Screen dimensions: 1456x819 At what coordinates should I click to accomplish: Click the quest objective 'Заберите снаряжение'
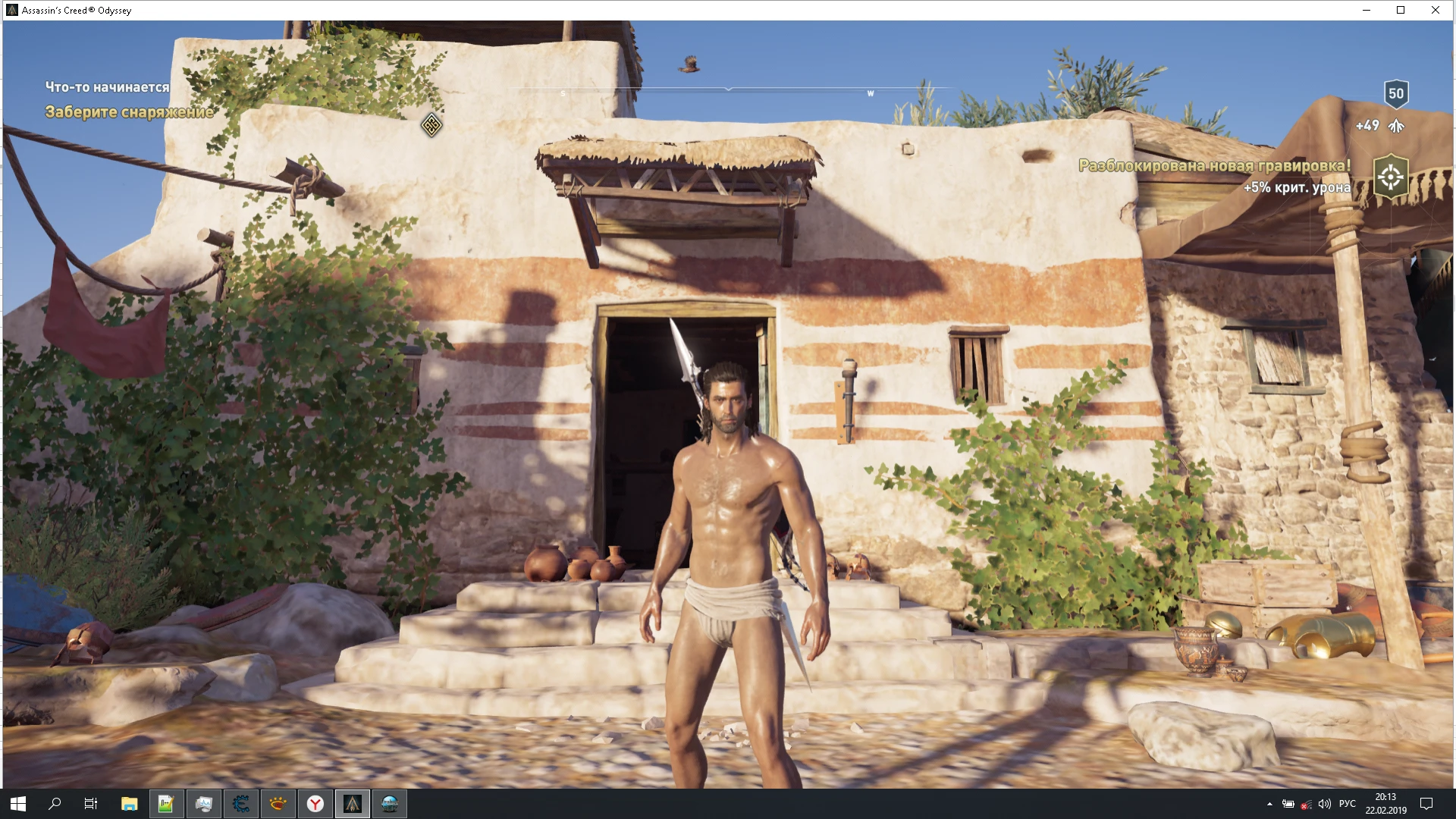(x=129, y=114)
